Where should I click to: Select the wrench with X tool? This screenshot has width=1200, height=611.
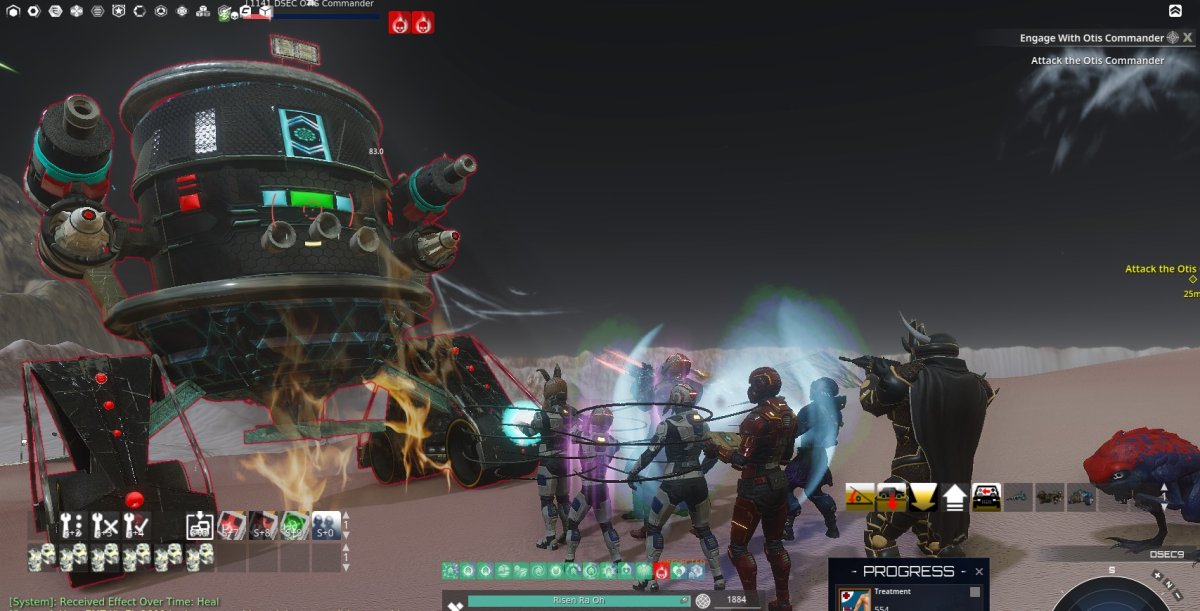(x=105, y=524)
